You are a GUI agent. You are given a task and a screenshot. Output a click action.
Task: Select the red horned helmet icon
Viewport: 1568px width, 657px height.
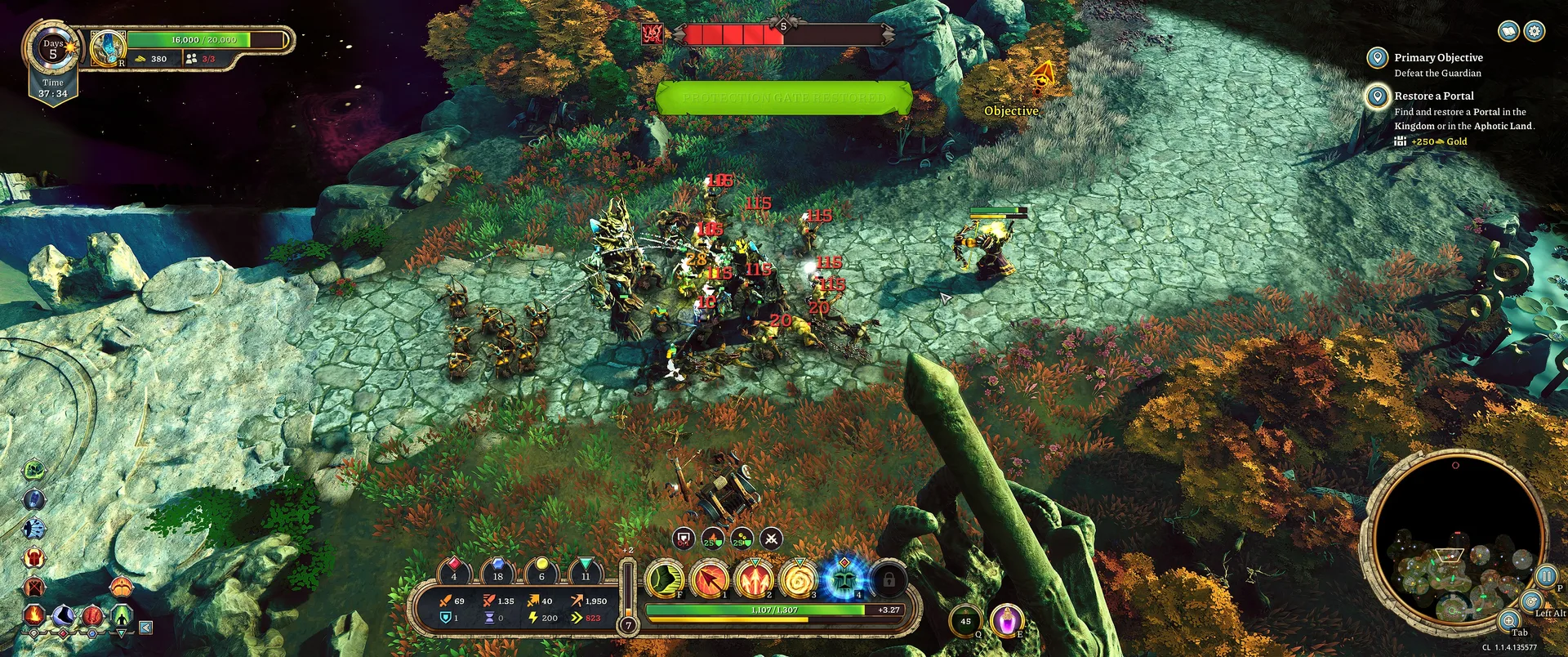(x=34, y=558)
